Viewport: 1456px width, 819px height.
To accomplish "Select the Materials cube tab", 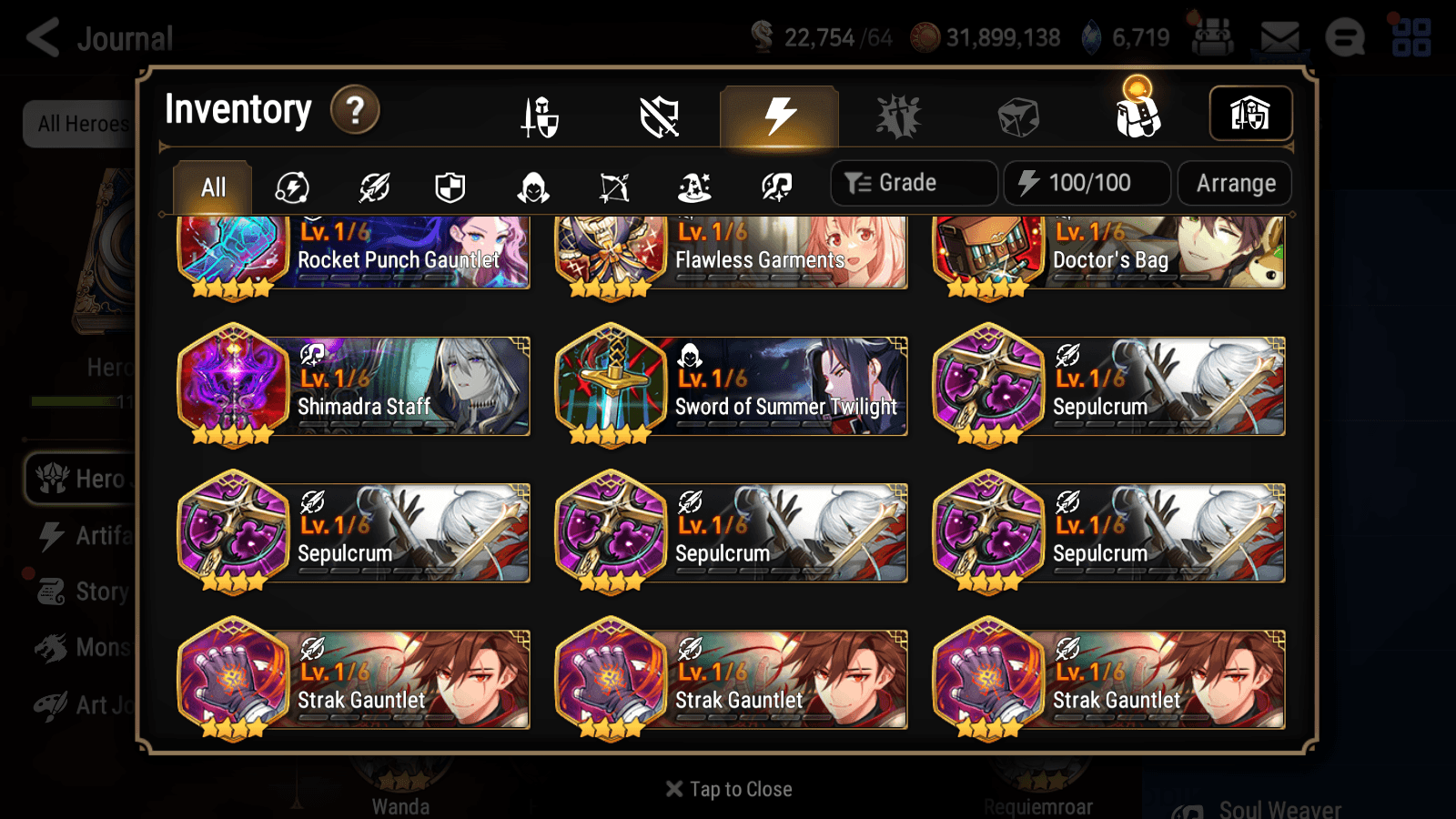I will coord(1016,115).
